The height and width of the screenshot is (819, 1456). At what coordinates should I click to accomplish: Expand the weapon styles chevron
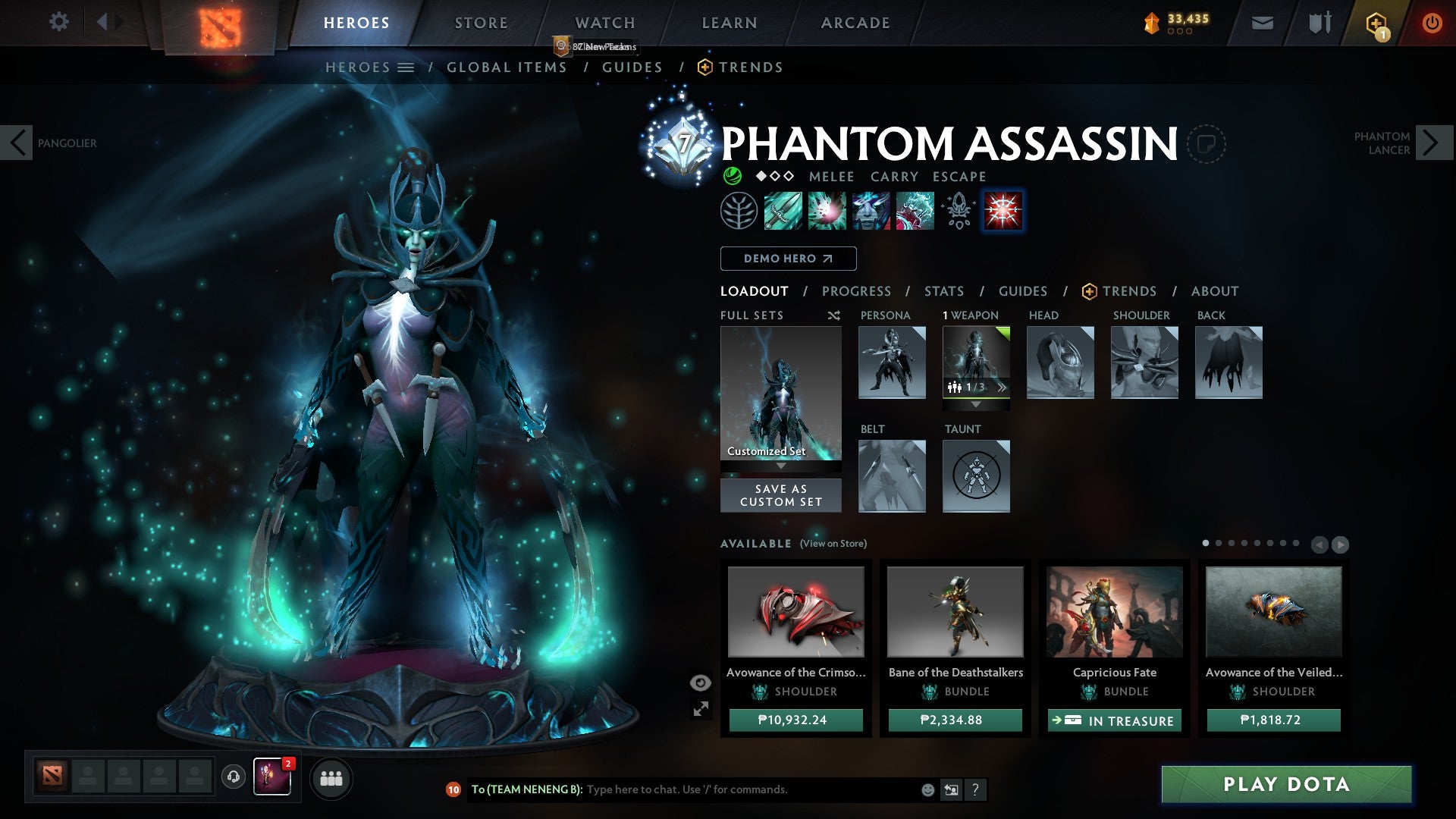pos(1003,387)
